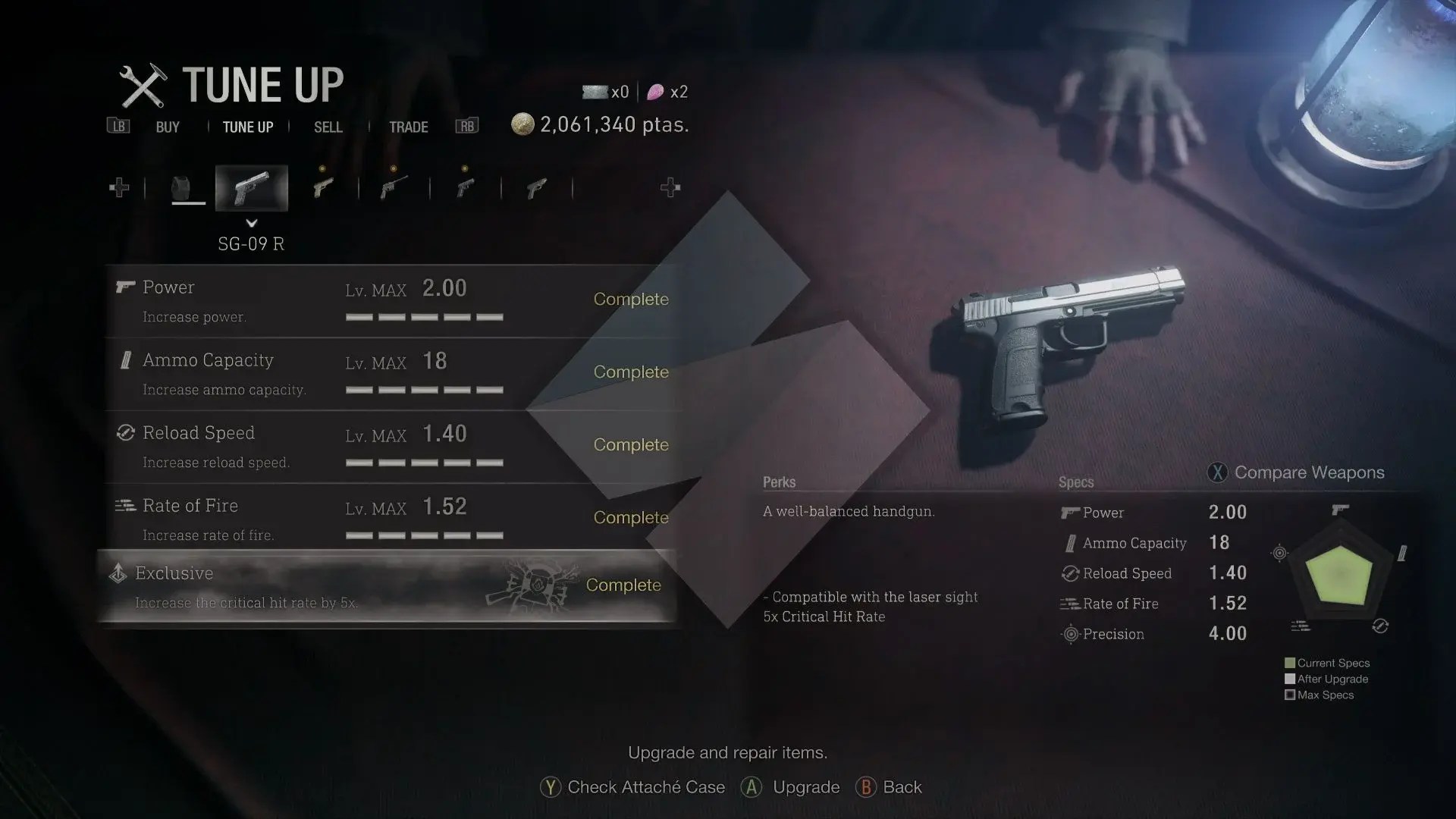Click the right arrow beside the weapon row
Image resolution: width=1456 pixels, height=819 pixels.
[x=670, y=187]
